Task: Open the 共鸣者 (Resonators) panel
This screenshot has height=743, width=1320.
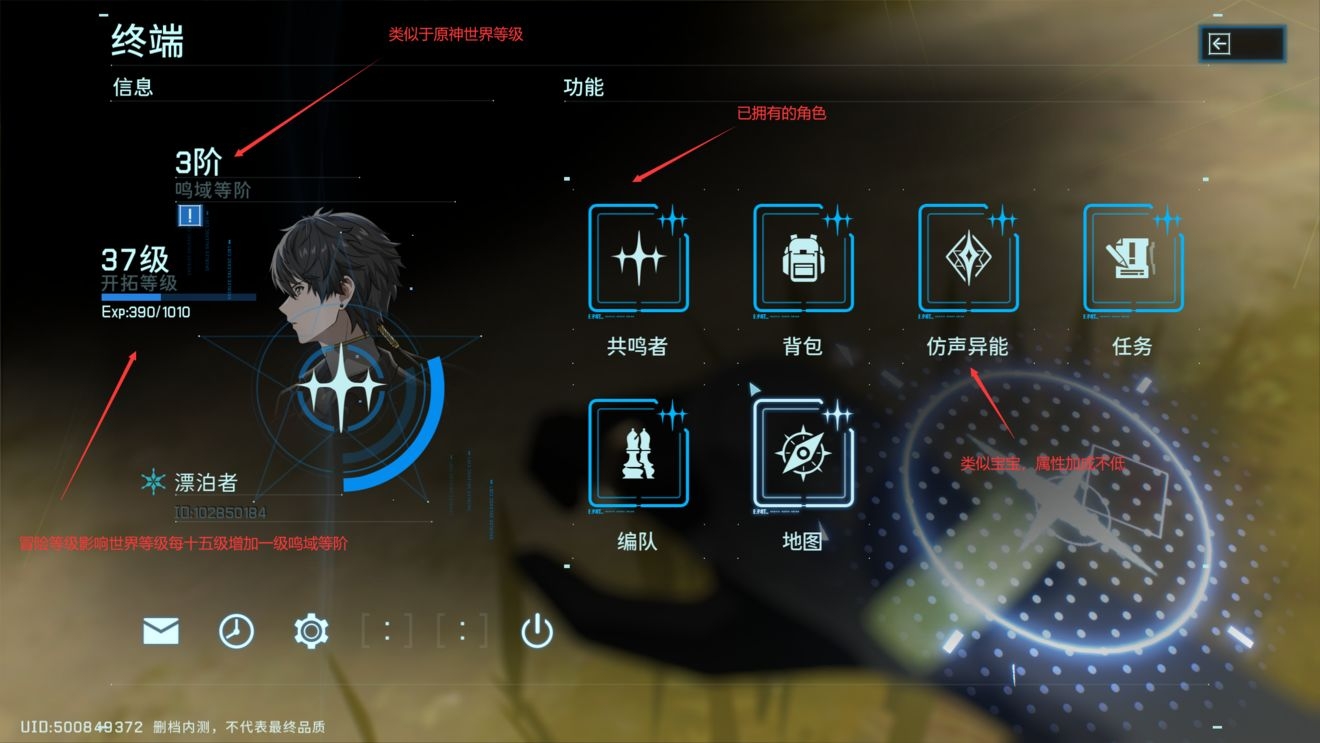Action: [x=638, y=260]
